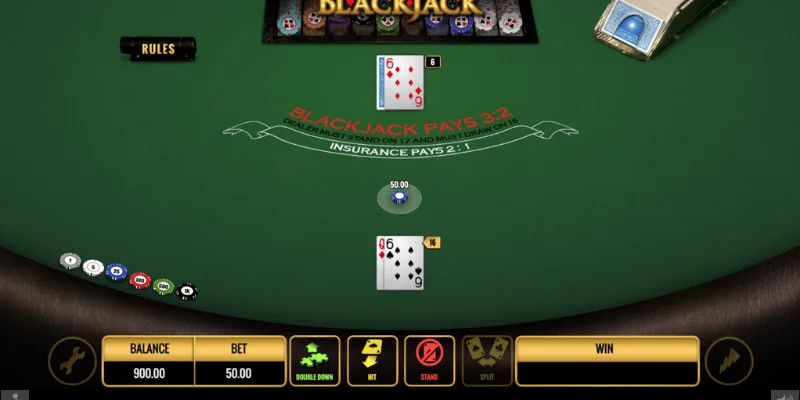This screenshot has width=800, height=400.
Task: Choose the blue 25 chip
Action: 116,273
